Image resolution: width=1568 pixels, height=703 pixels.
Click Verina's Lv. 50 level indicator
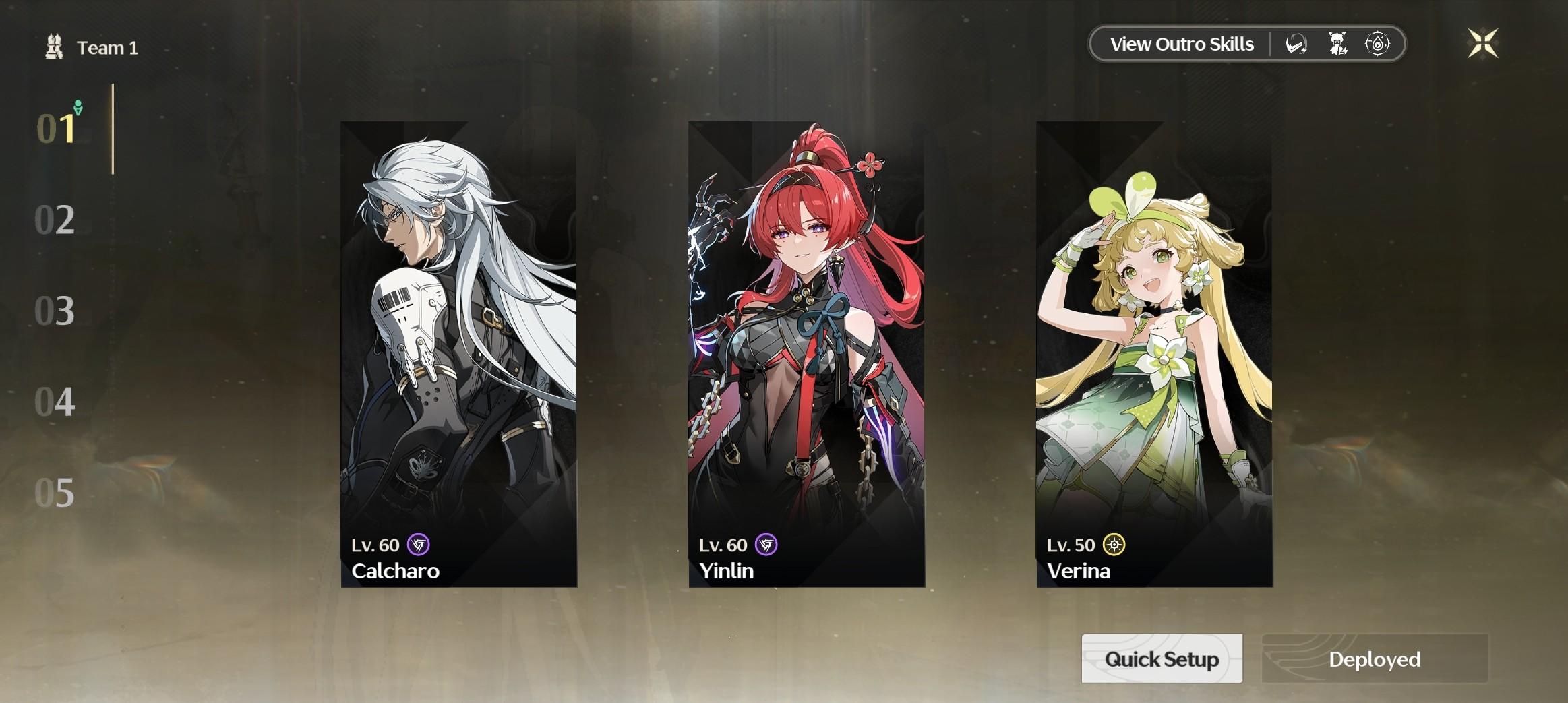(x=1072, y=545)
